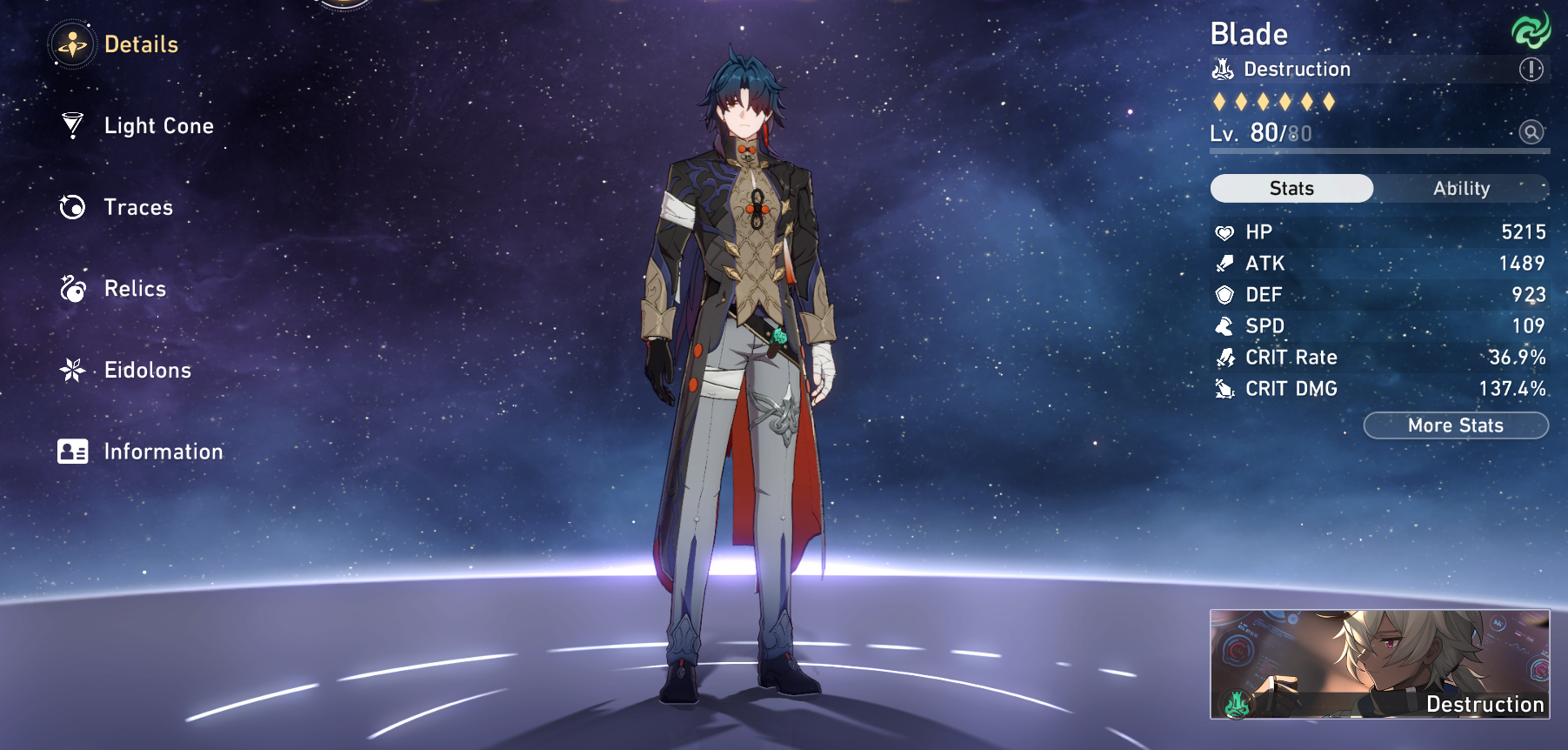Select the Stats tab
The width and height of the screenshot is (1568, 750).
pyautogui.click(x=1291, y=188)
